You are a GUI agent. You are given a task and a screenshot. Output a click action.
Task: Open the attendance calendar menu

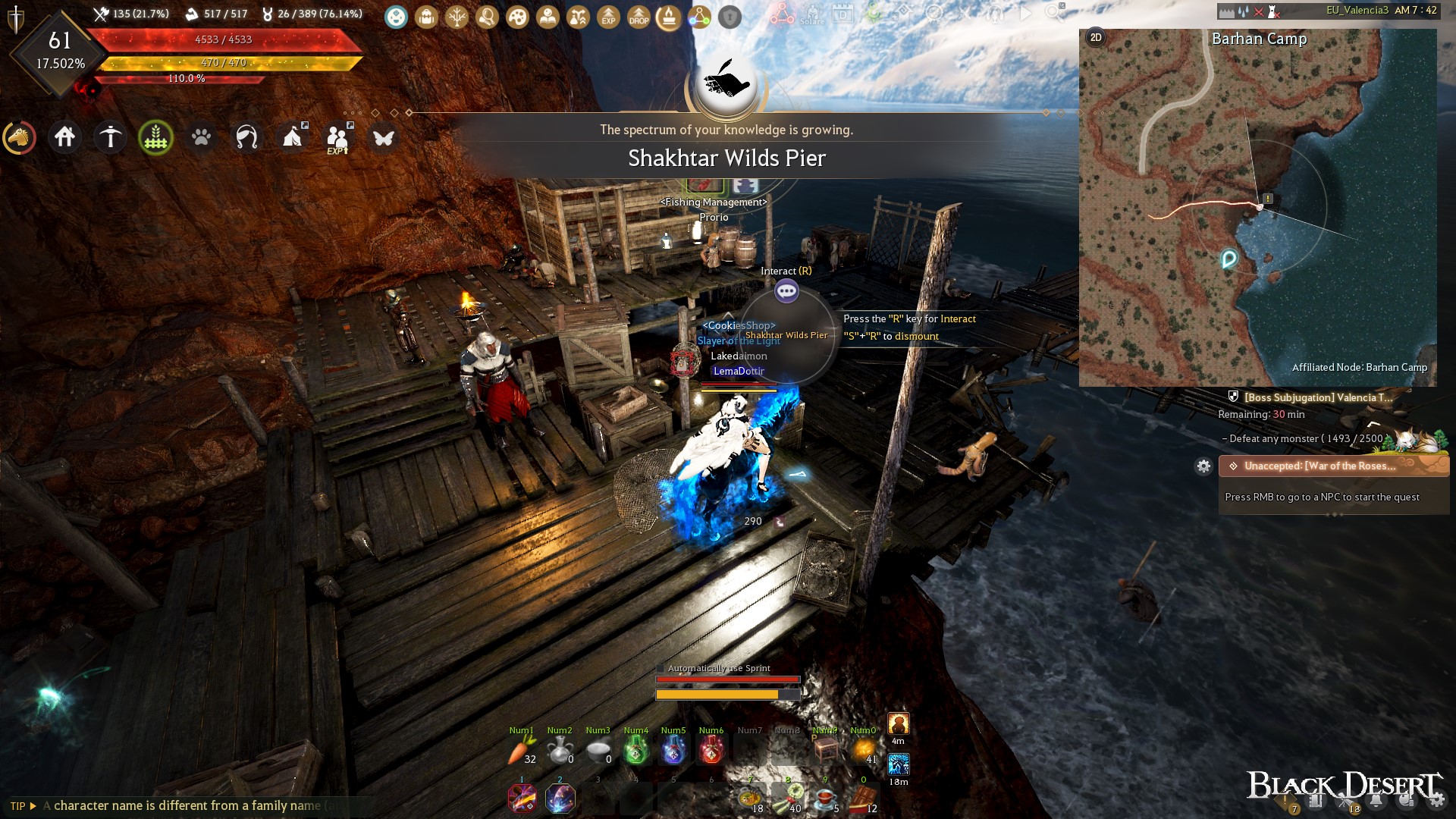point(843,13)
